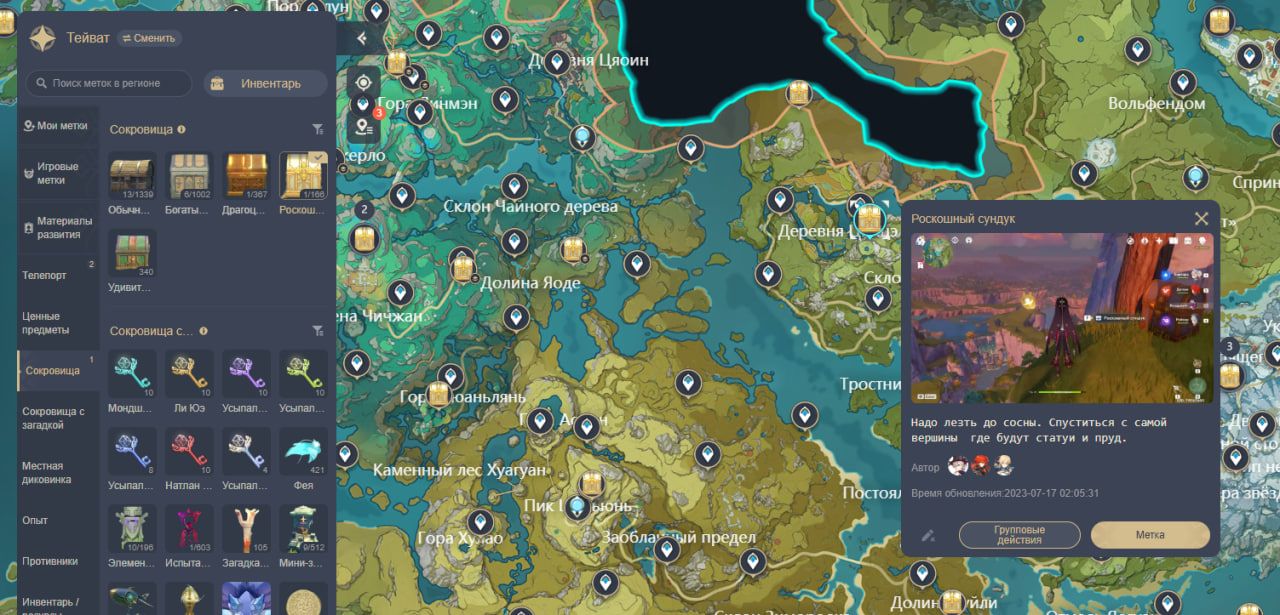Collapse the left sidebar with the arrow
Viewport: 1280px width, 615px height.
click(361, 38)
